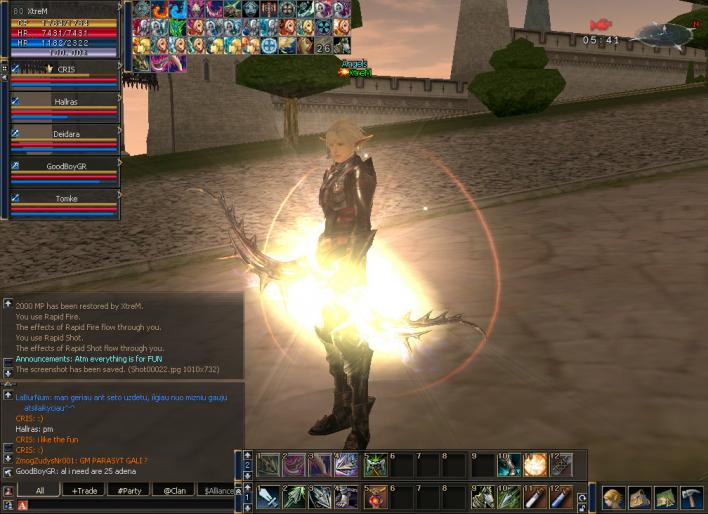Select the @Clan chat tab

click(x=174, y=490)
